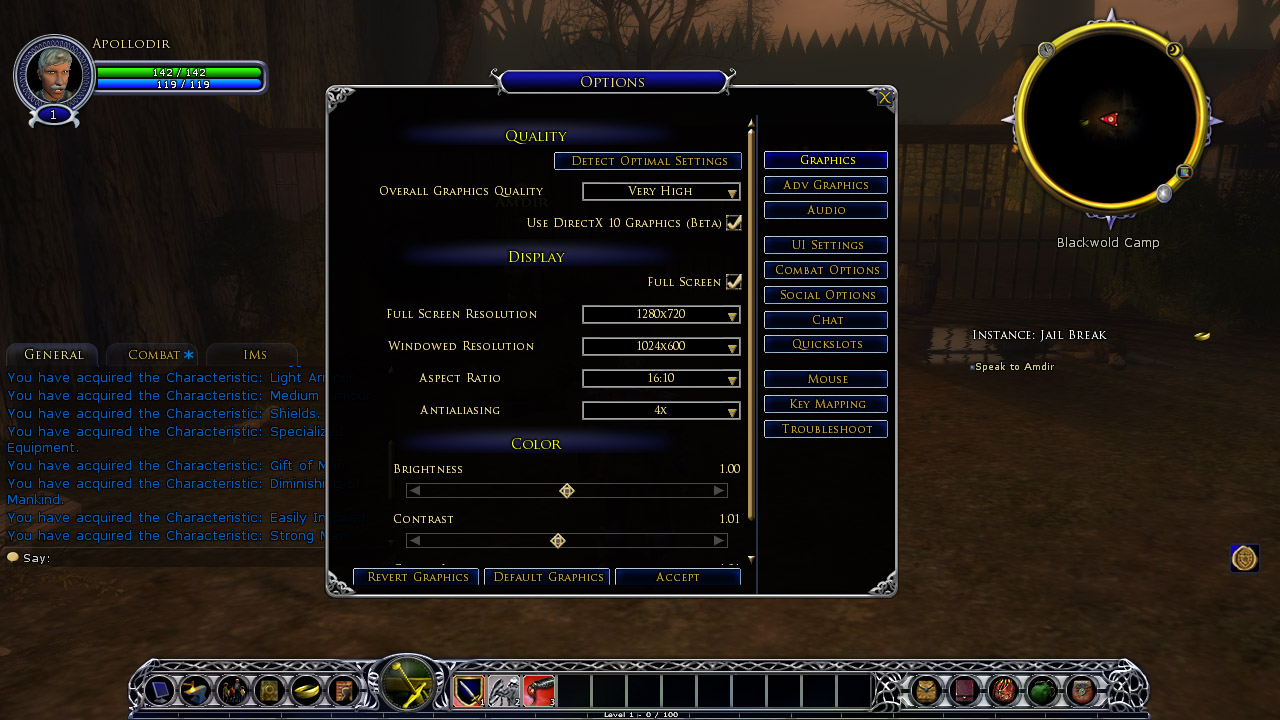The width and height of the screenshot is (1280, 720).
Task: Open the Aspect Ratio dropdown
Action: tap(661, 379)
